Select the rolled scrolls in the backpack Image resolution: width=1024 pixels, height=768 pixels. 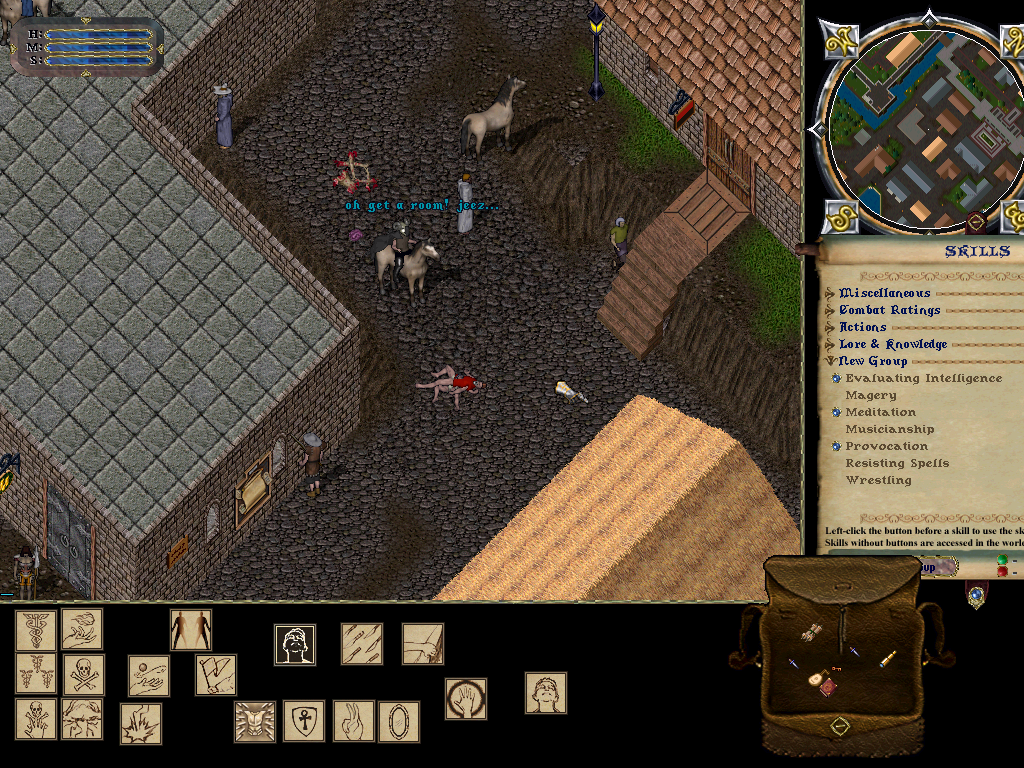[x=810, y=632]
